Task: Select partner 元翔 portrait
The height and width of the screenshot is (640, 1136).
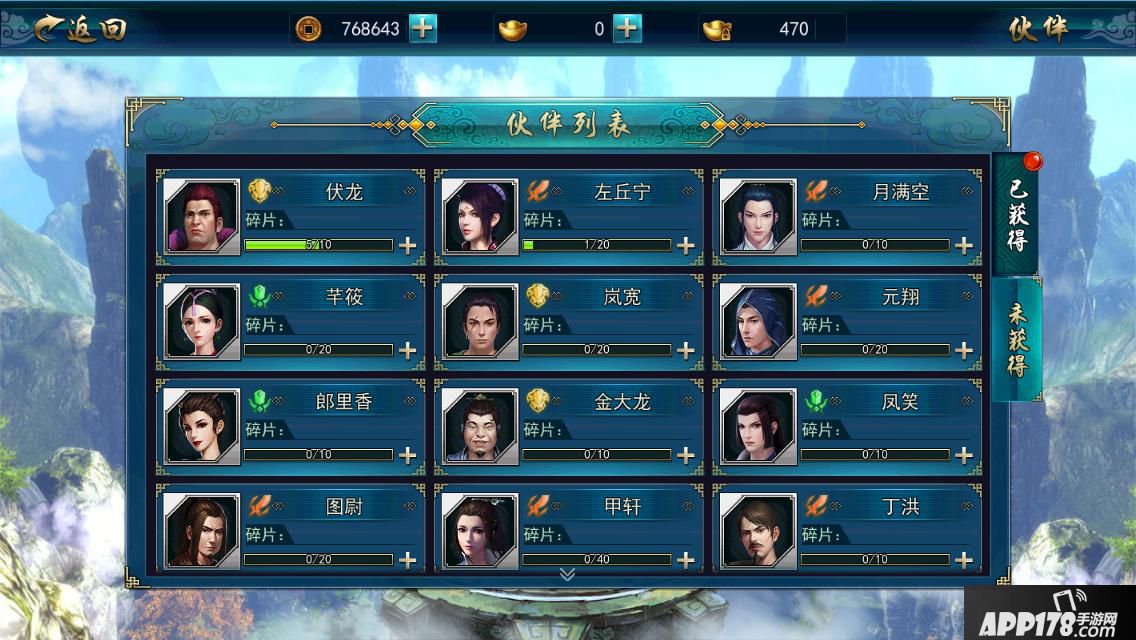Action: [x=758, y=321]
